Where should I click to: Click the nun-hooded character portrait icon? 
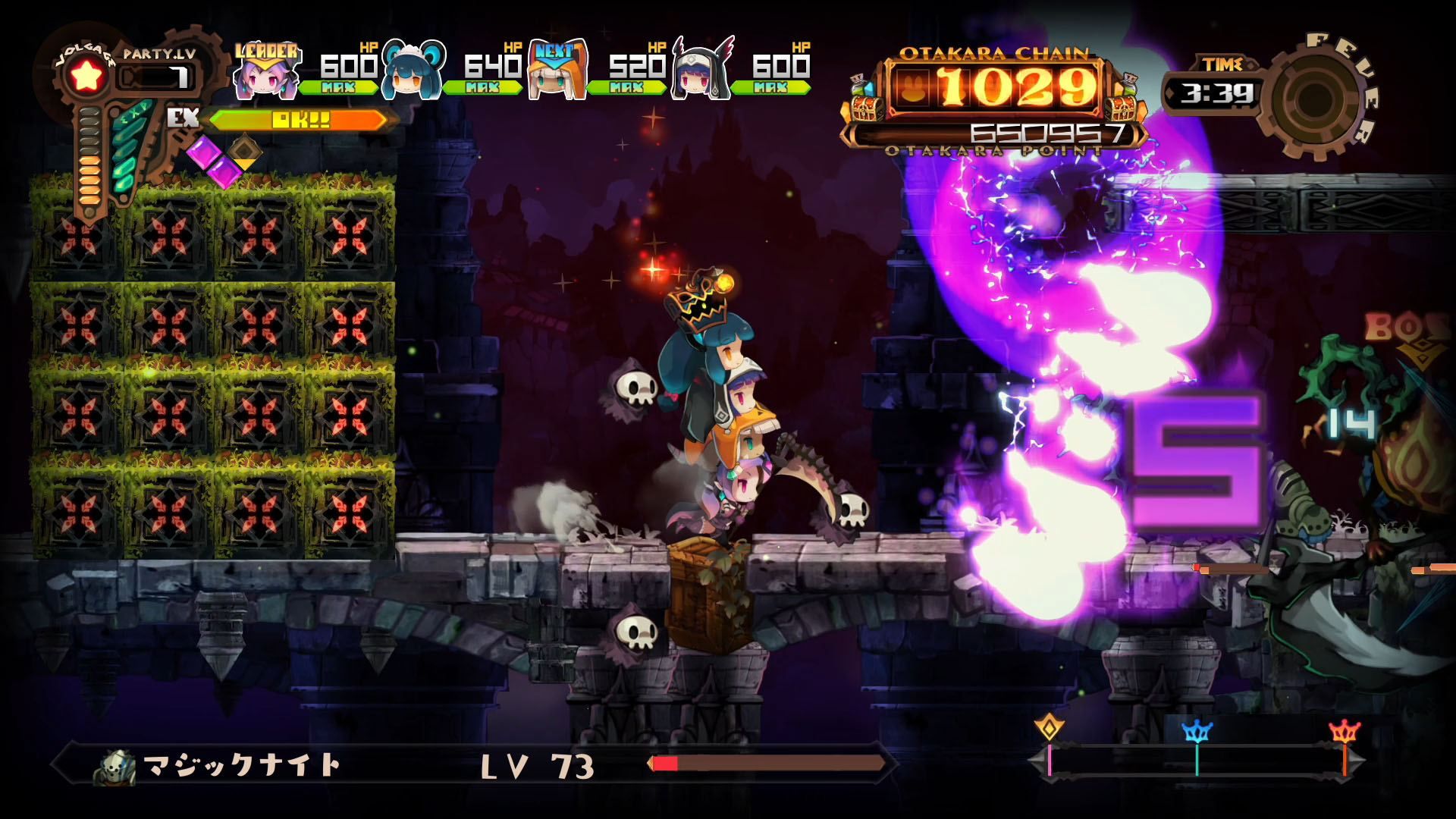tap(696, 76)
